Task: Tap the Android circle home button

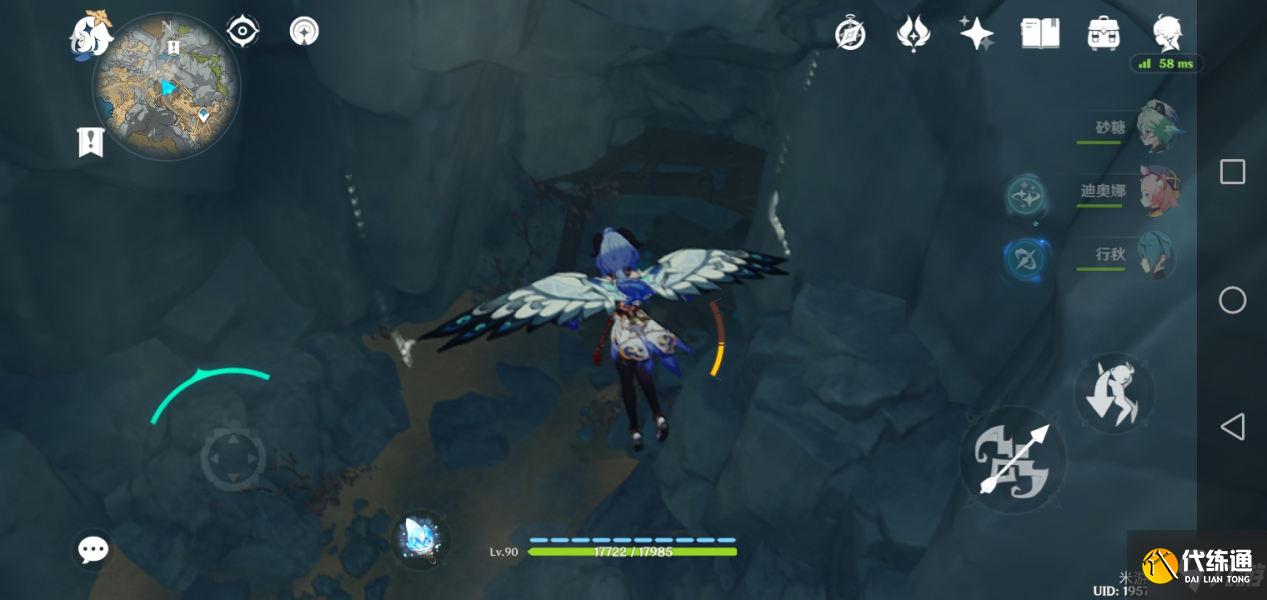Action: pyautogui.click(x=1232, y=300)
